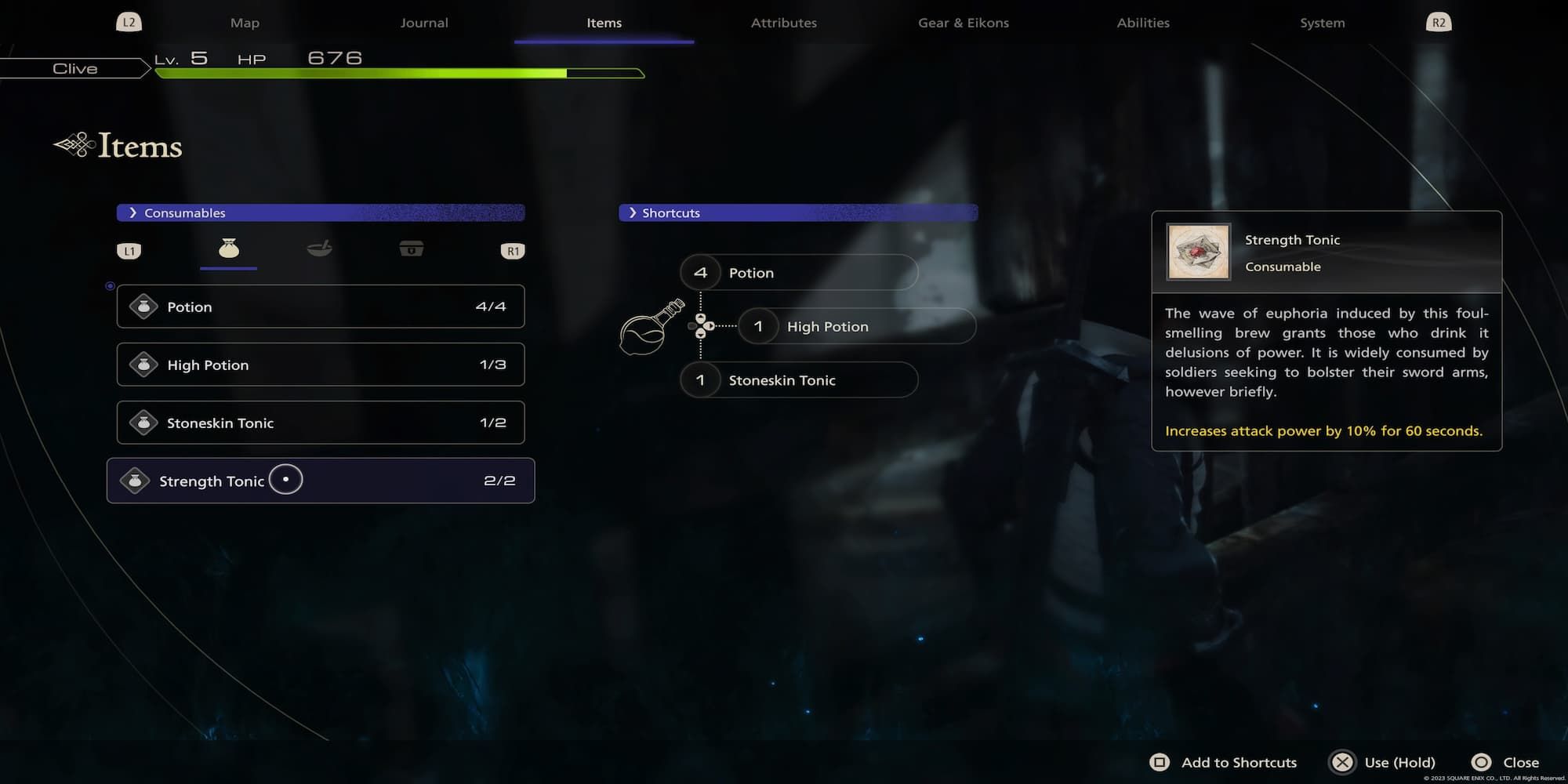Select the valuables chest category icon
Screen dimensions: 1568x784
click(412, 249)
